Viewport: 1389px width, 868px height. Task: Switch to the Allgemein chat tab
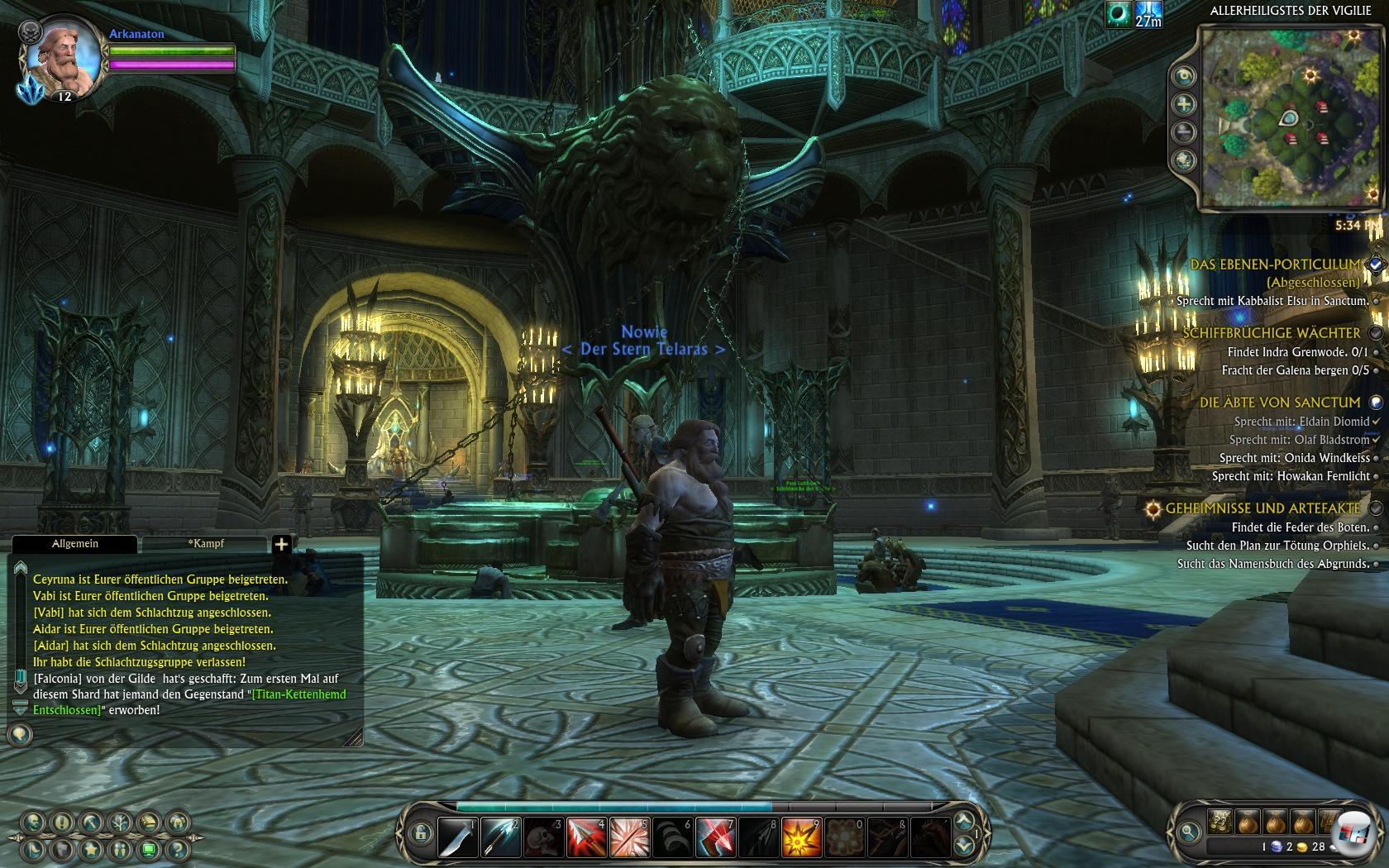(74, 544)
